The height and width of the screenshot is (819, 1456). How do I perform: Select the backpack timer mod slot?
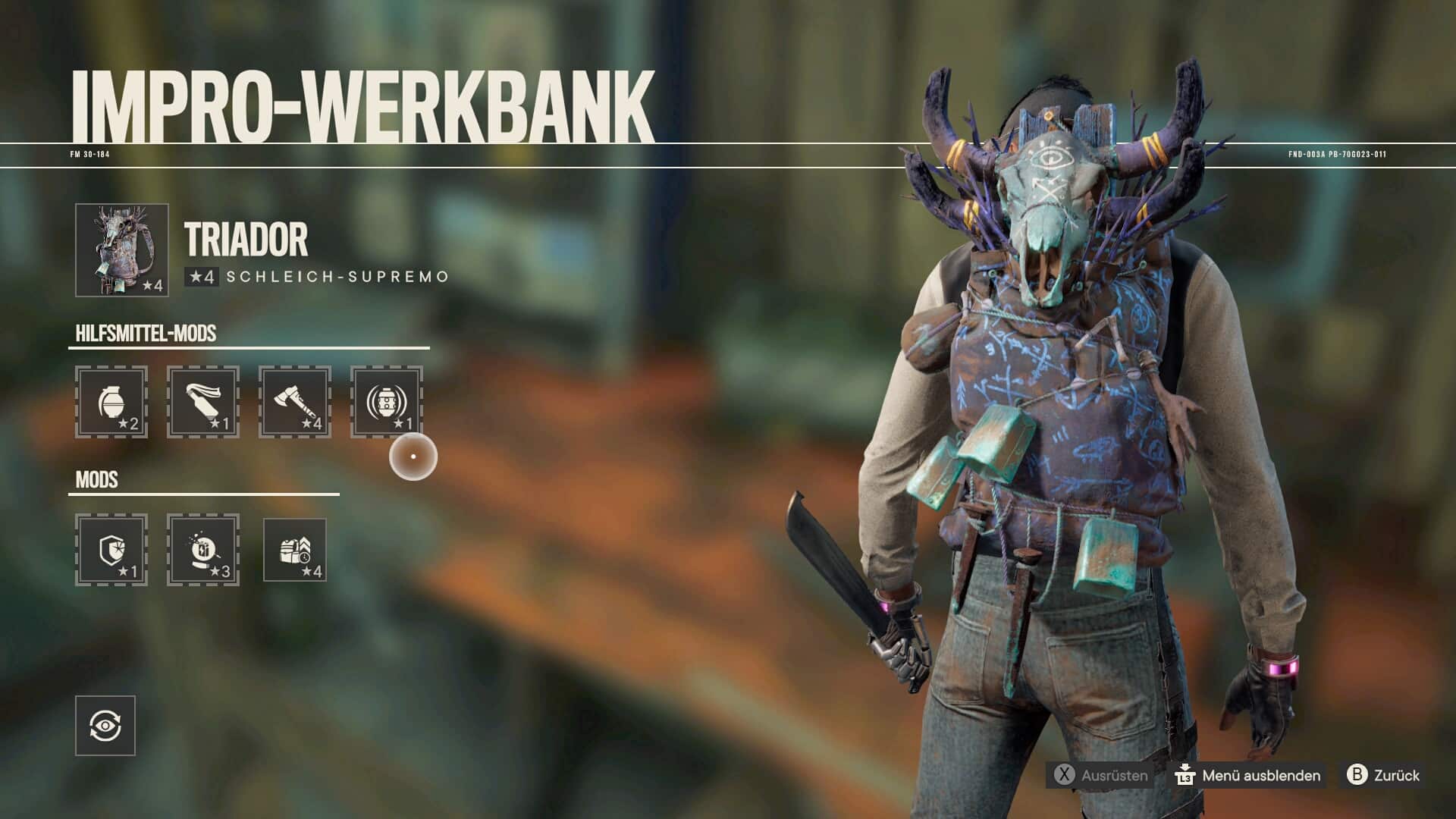pyautogui.click(x=295, y=550)
